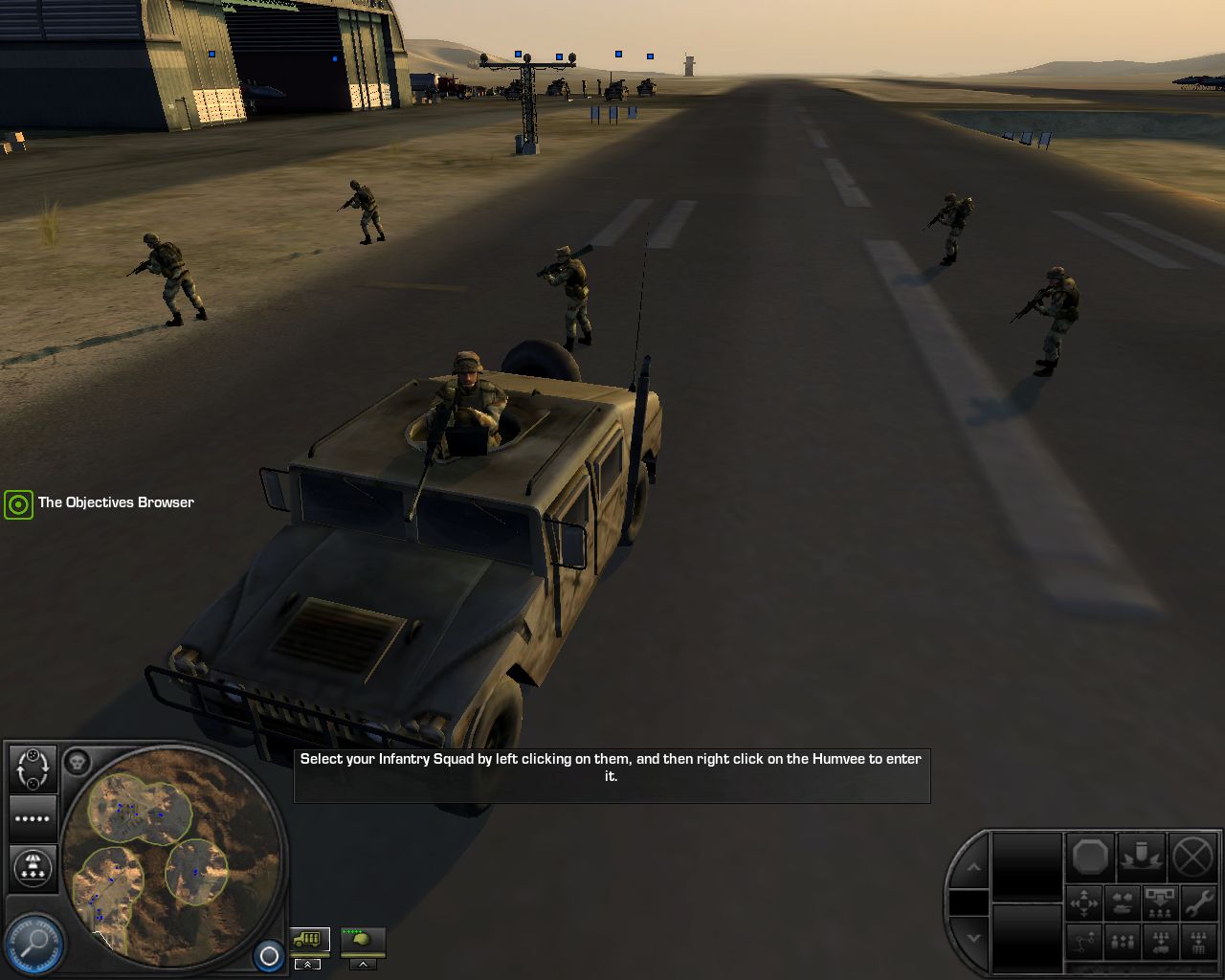Click the command panel up arrow
The image size is (1225, 980).
(x=973, y=867)
